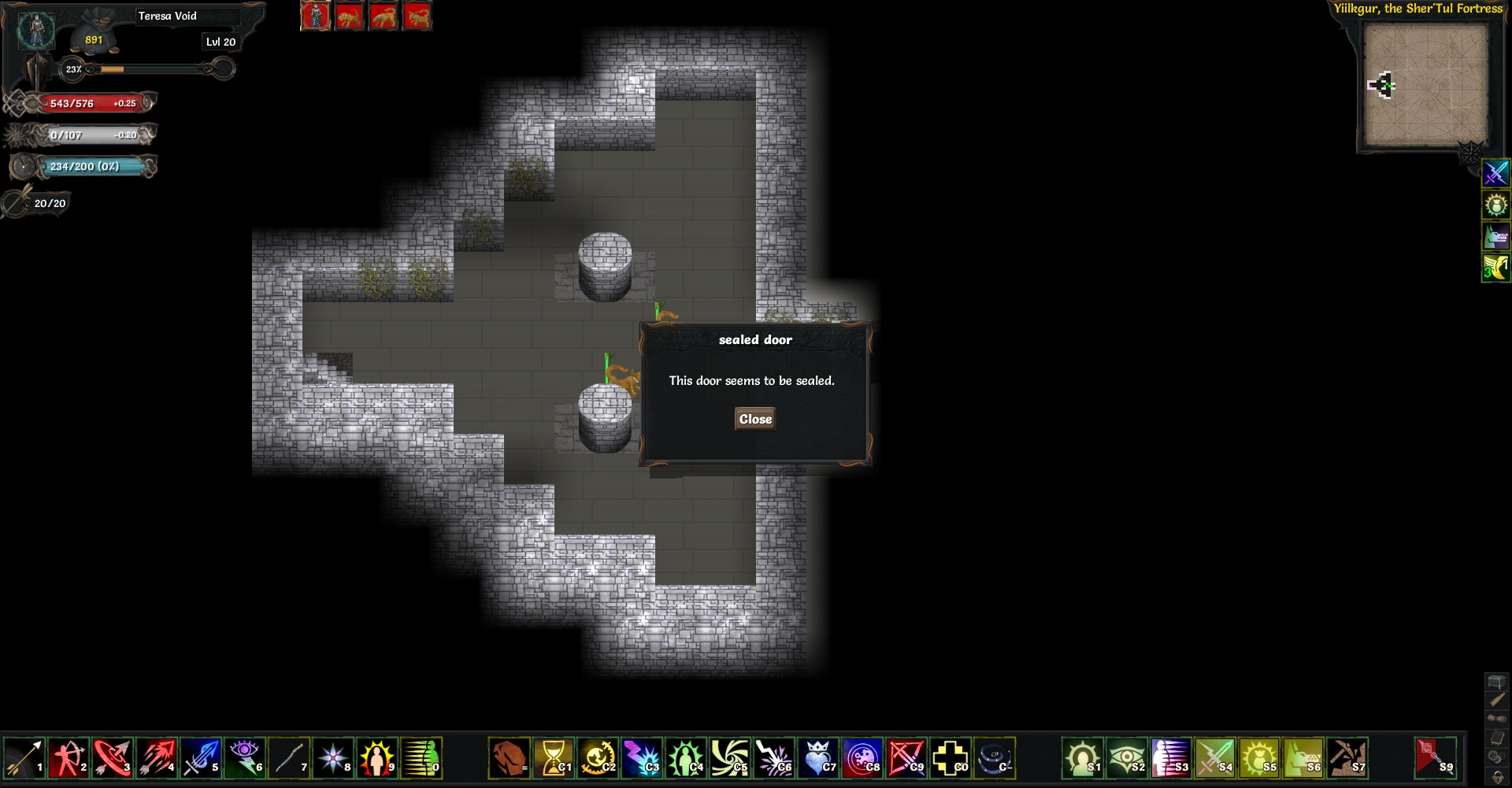Activate the green eye skill
The width and height of the screenshot is (1512, 788).
[x=1127, y=758]
